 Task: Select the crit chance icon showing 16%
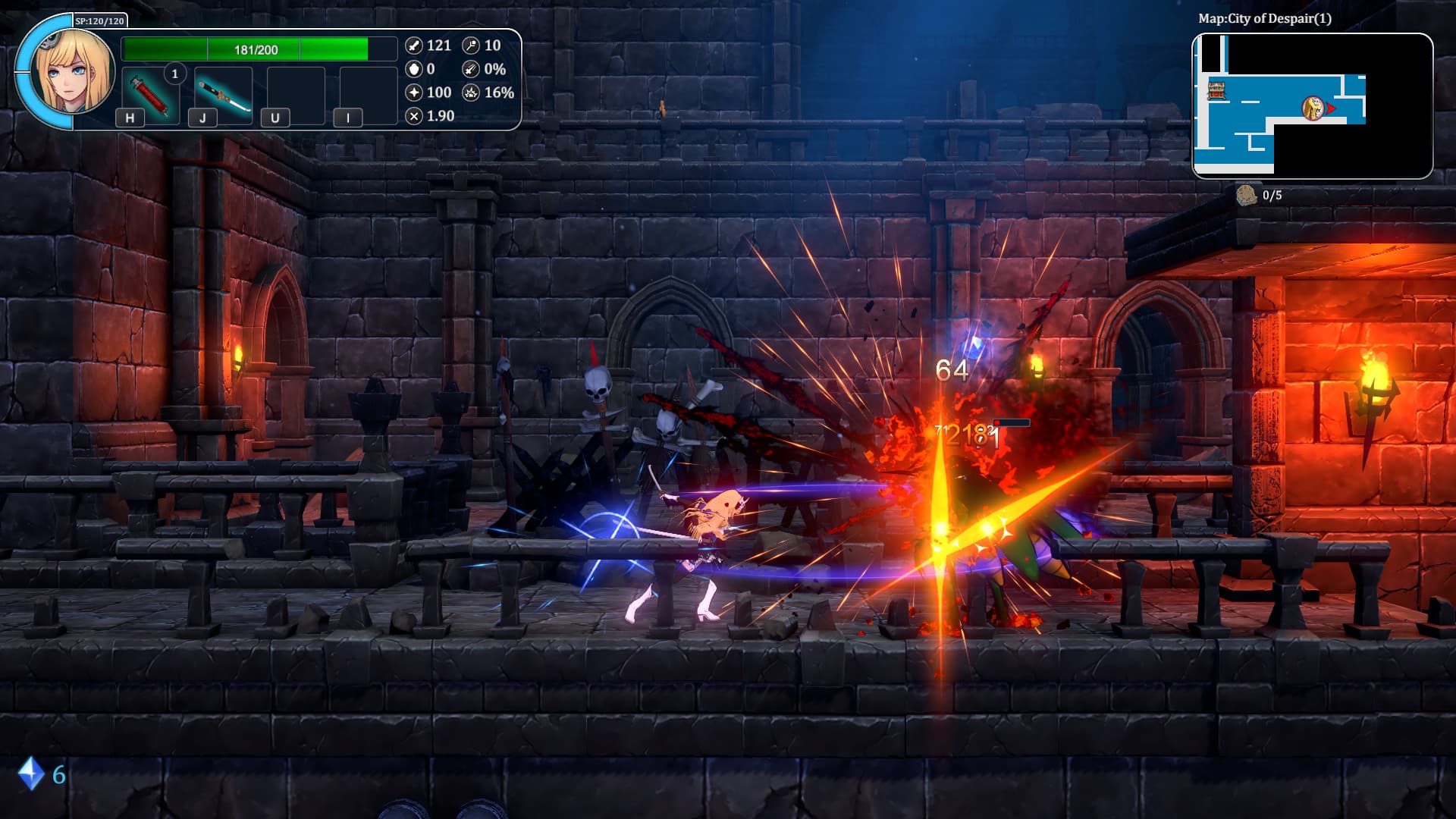tap(472, 93)
